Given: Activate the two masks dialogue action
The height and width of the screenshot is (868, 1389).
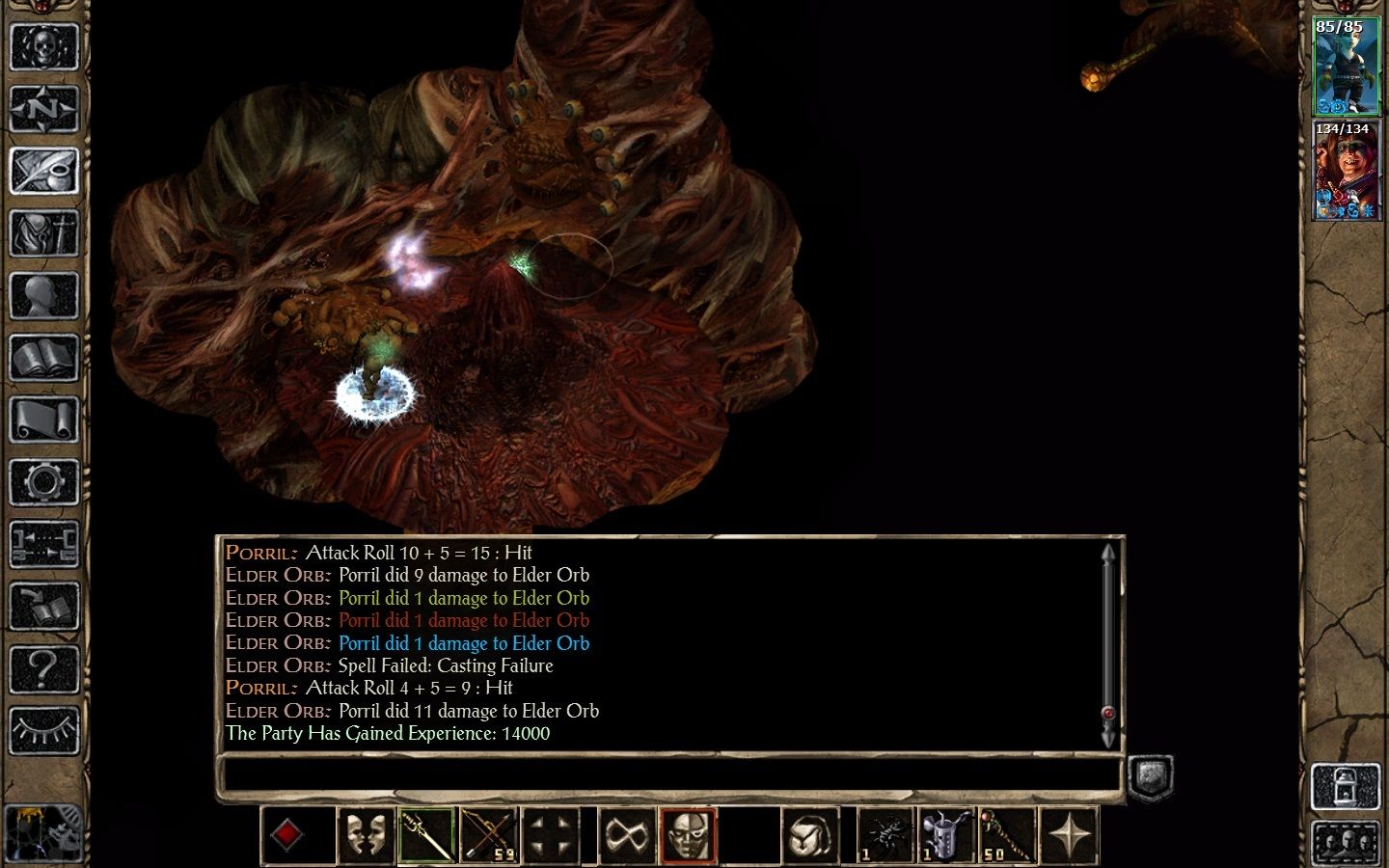Looking at the screenshot, I should pos(366,835).
